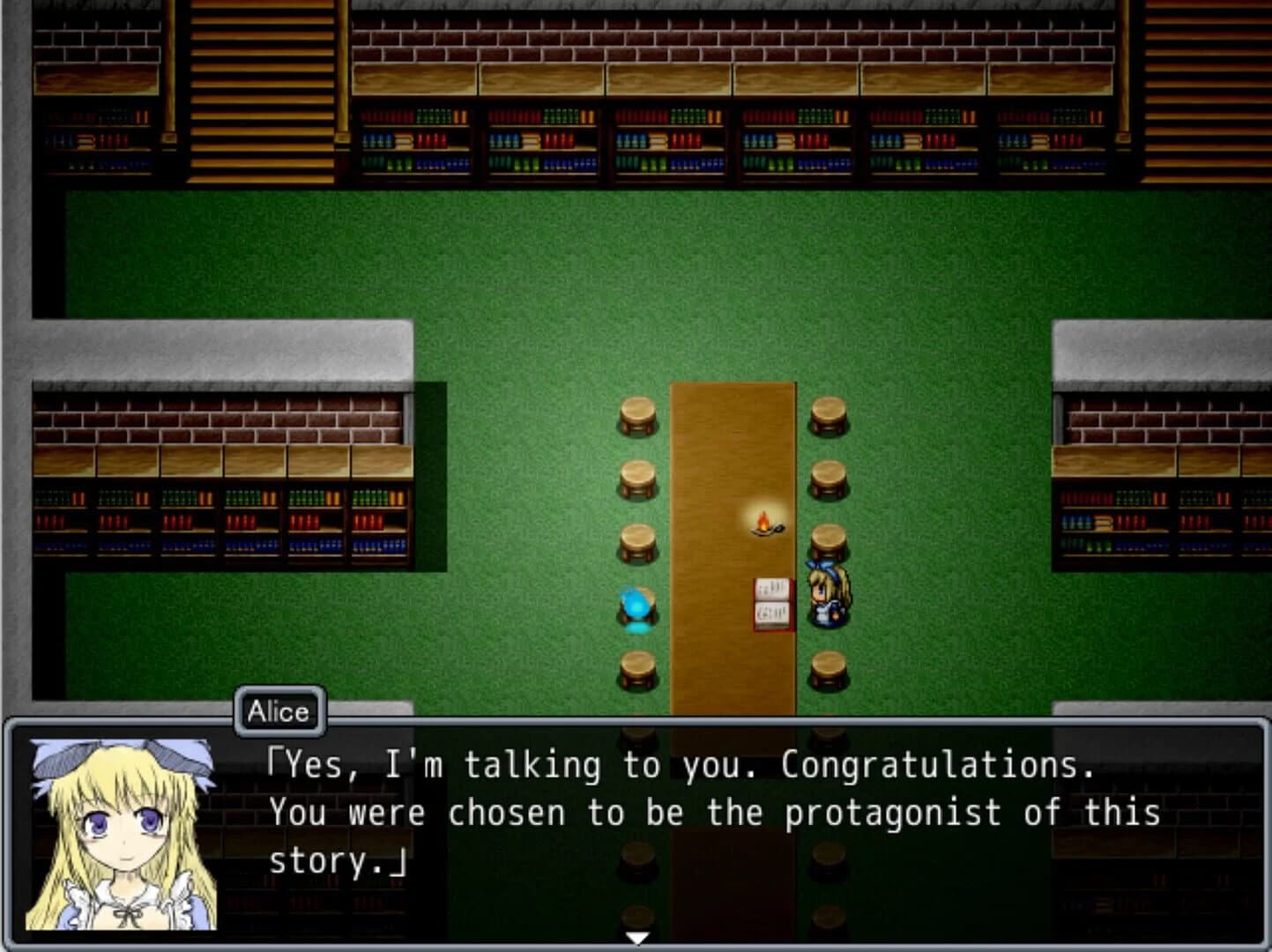Click the Alice name tag above the dialogue box
The image size is (1272, 952).
coord(279,711)
